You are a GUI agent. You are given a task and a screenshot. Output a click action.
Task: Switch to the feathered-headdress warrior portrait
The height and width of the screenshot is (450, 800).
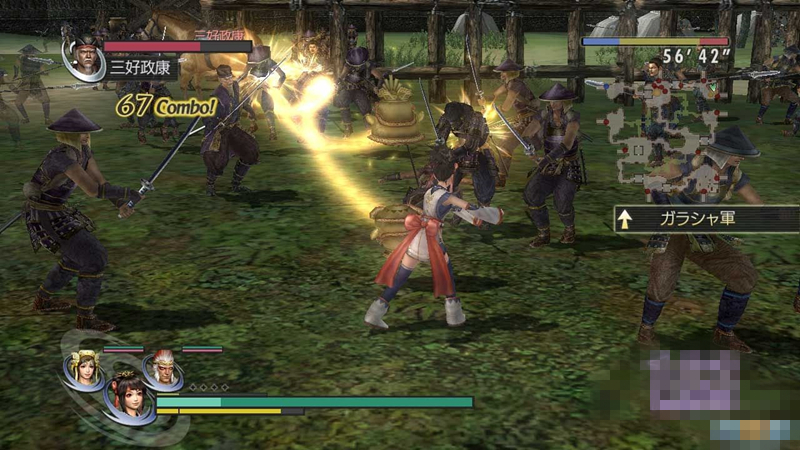(x=162, y=370)
